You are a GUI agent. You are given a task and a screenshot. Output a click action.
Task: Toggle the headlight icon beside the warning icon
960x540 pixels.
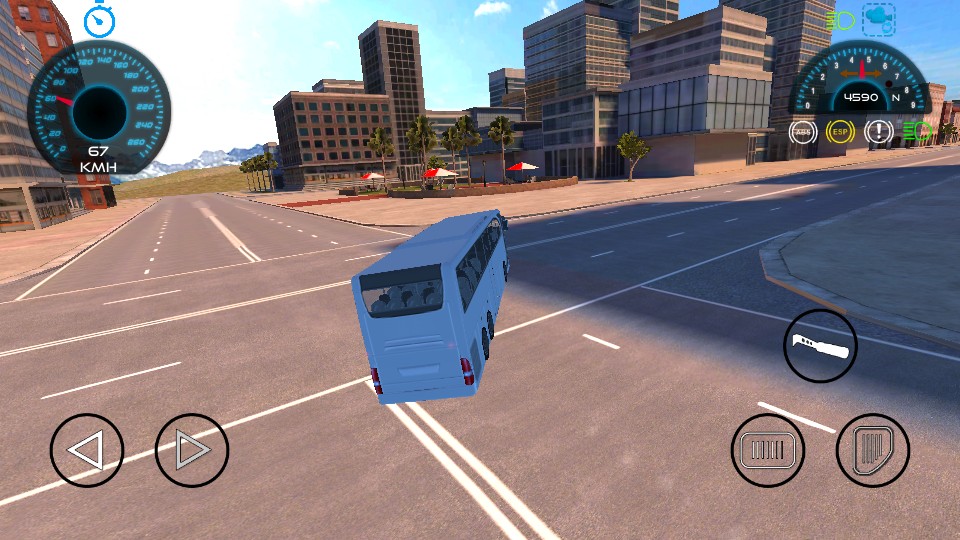[916, 131]
